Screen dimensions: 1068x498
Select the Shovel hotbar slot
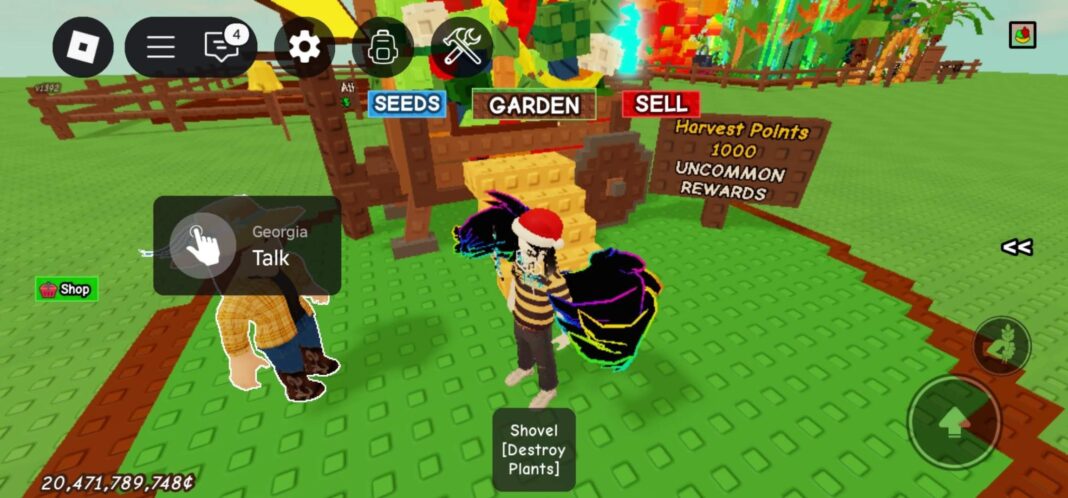click(533, 449)
